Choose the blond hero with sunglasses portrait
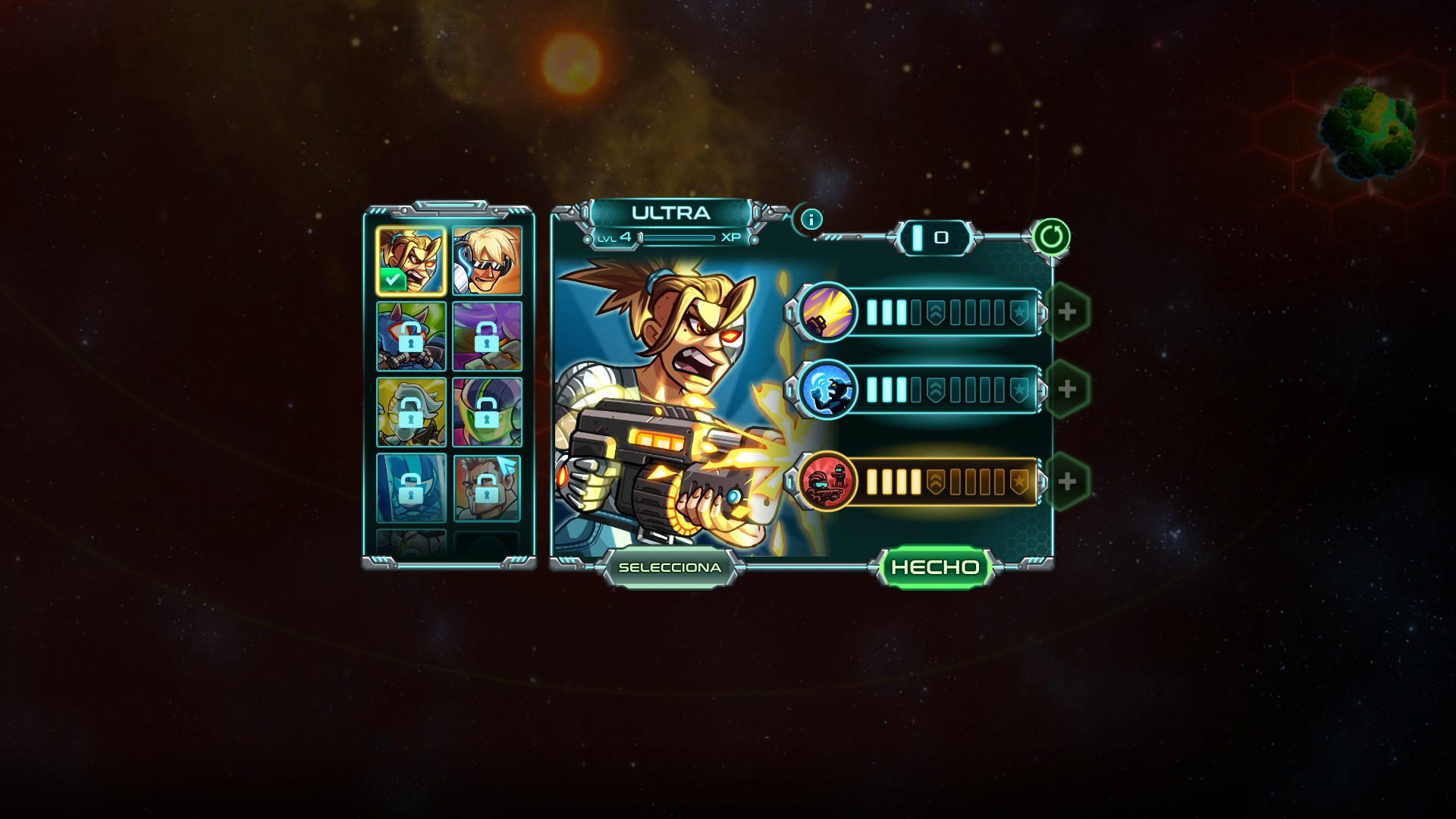Viewport: 1456px width, 819px height. (x=487, y=261)
